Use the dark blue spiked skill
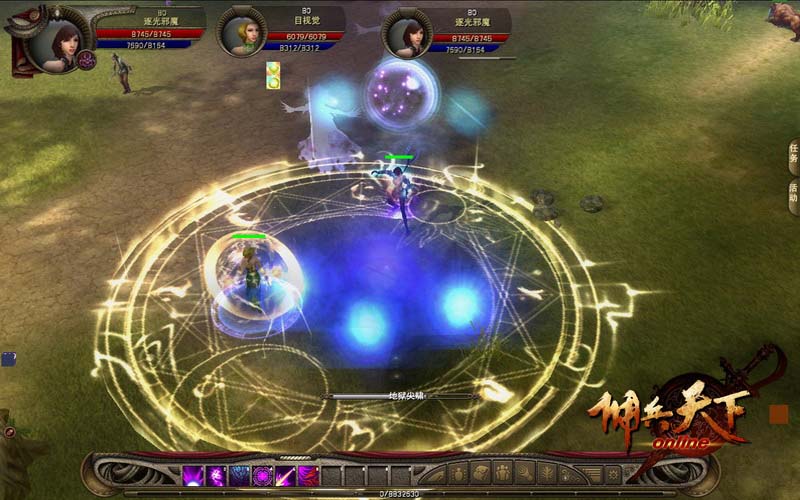Viewport: 800px width, 500px height. pyautogui.click(x=240, y=476)
